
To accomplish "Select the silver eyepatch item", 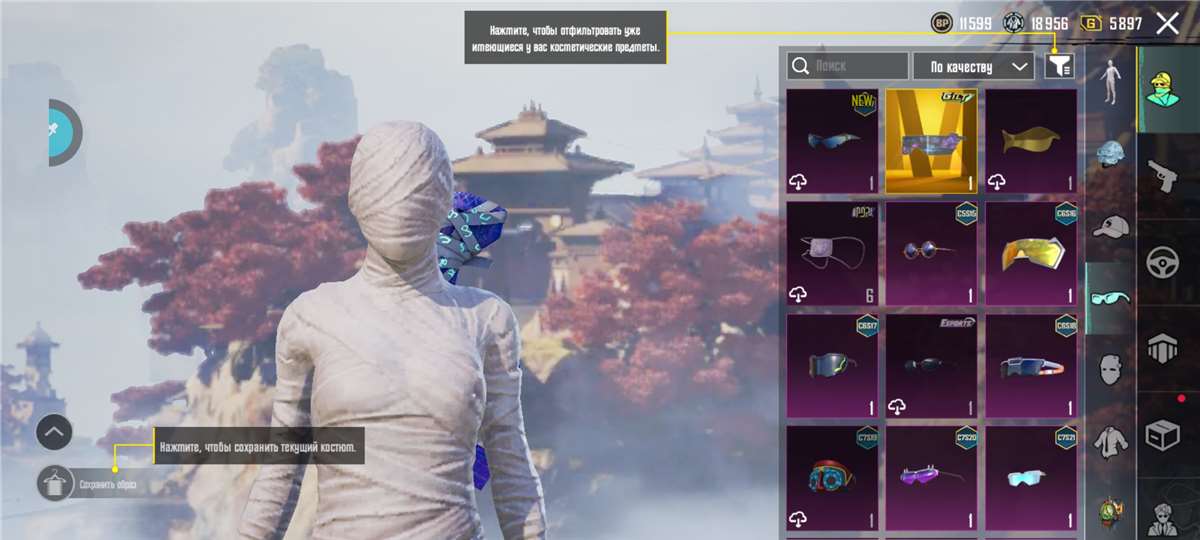I will click(832, 254).
